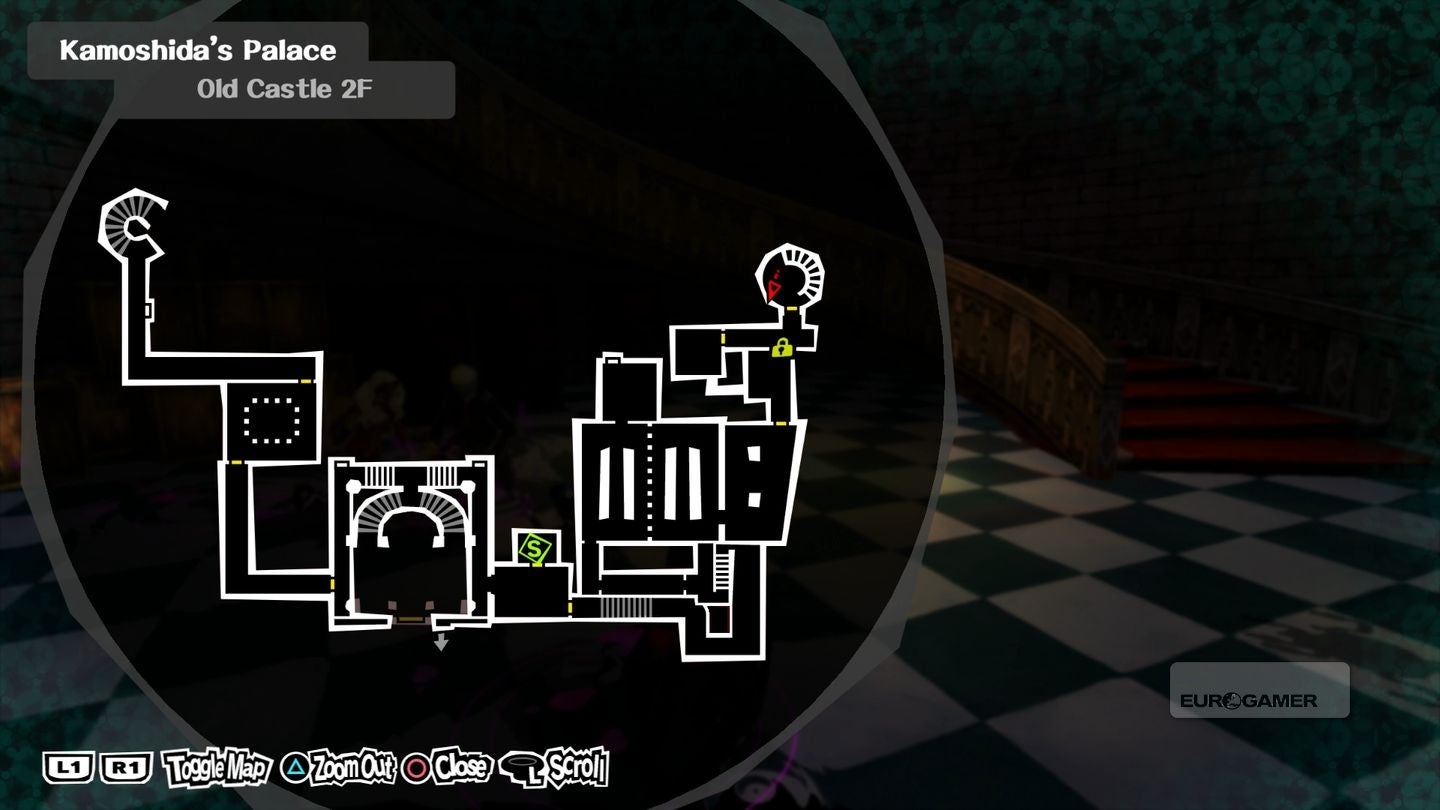Select the green S safe room icon

(536, 548)
